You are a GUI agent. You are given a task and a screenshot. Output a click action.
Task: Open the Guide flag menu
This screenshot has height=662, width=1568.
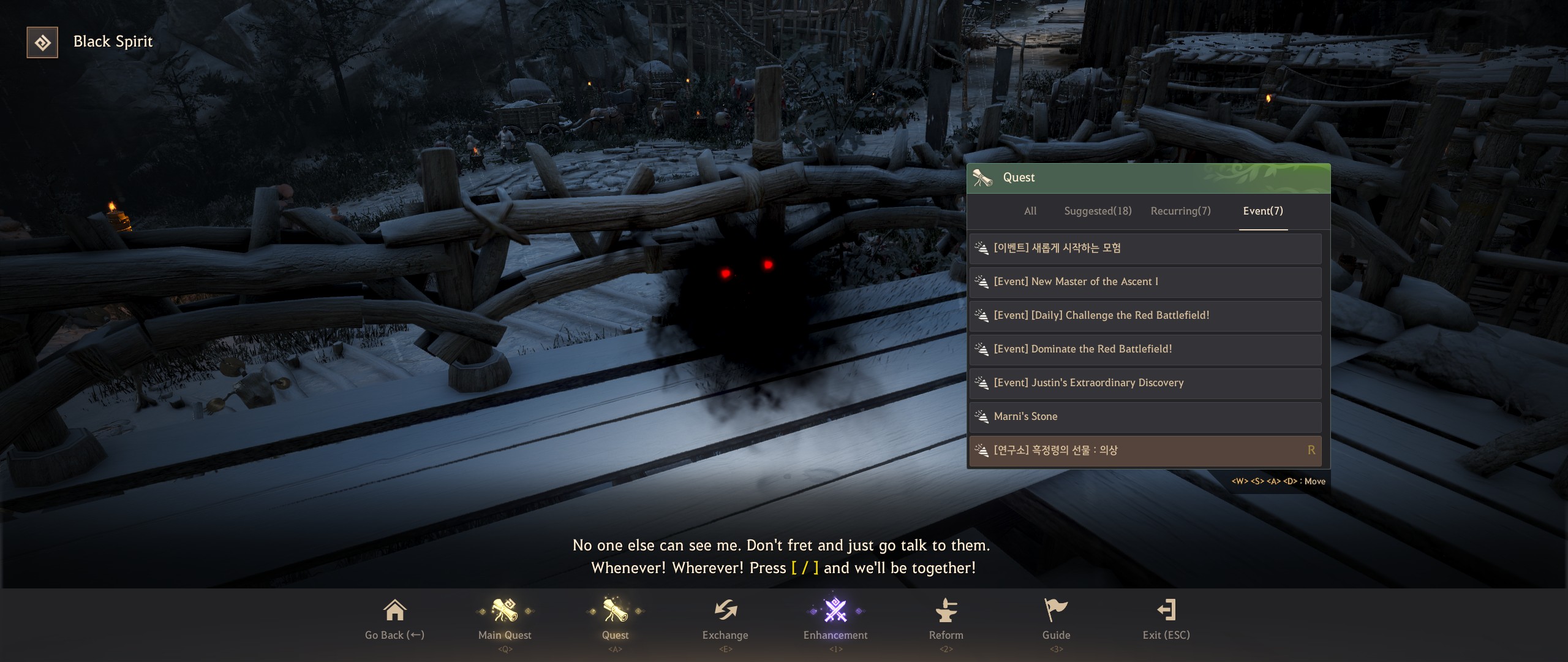(x=1056, y=619)
